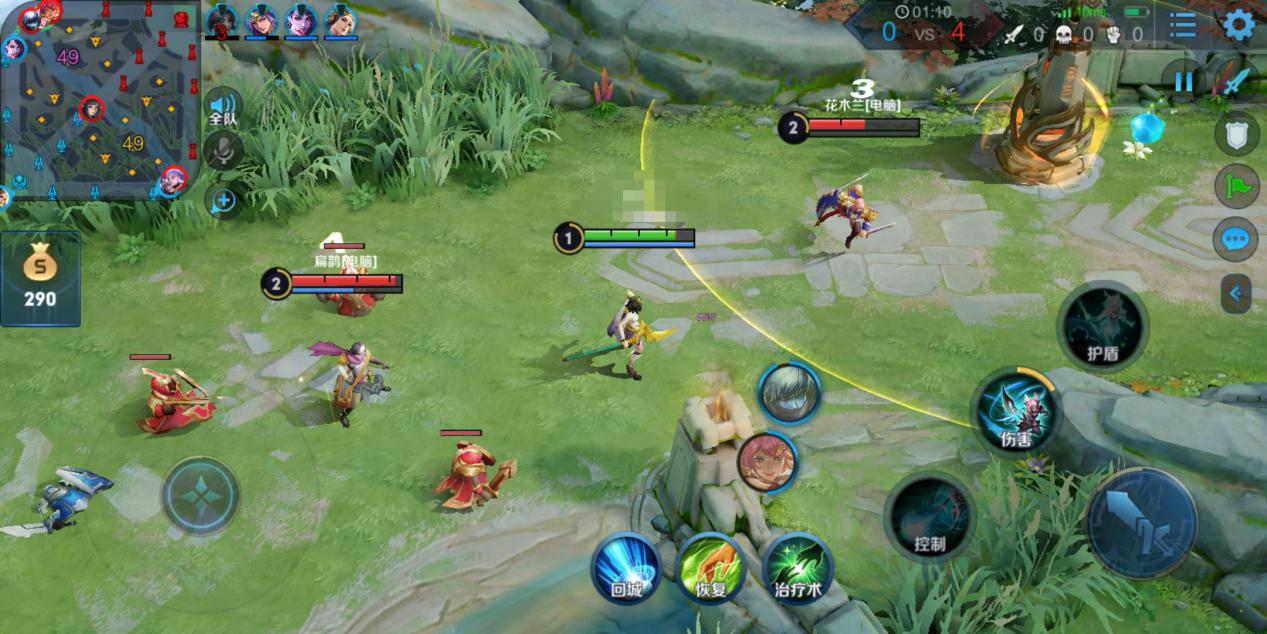
Task: Select the white shield signal button
Action: pyautogui.click(x=1236, y=133)
